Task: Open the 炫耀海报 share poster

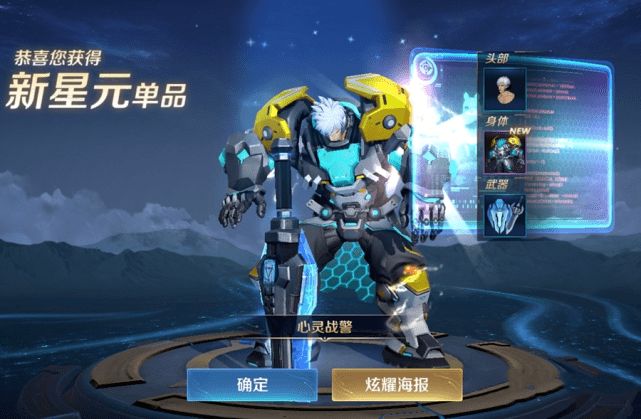Action: (397, 384)
